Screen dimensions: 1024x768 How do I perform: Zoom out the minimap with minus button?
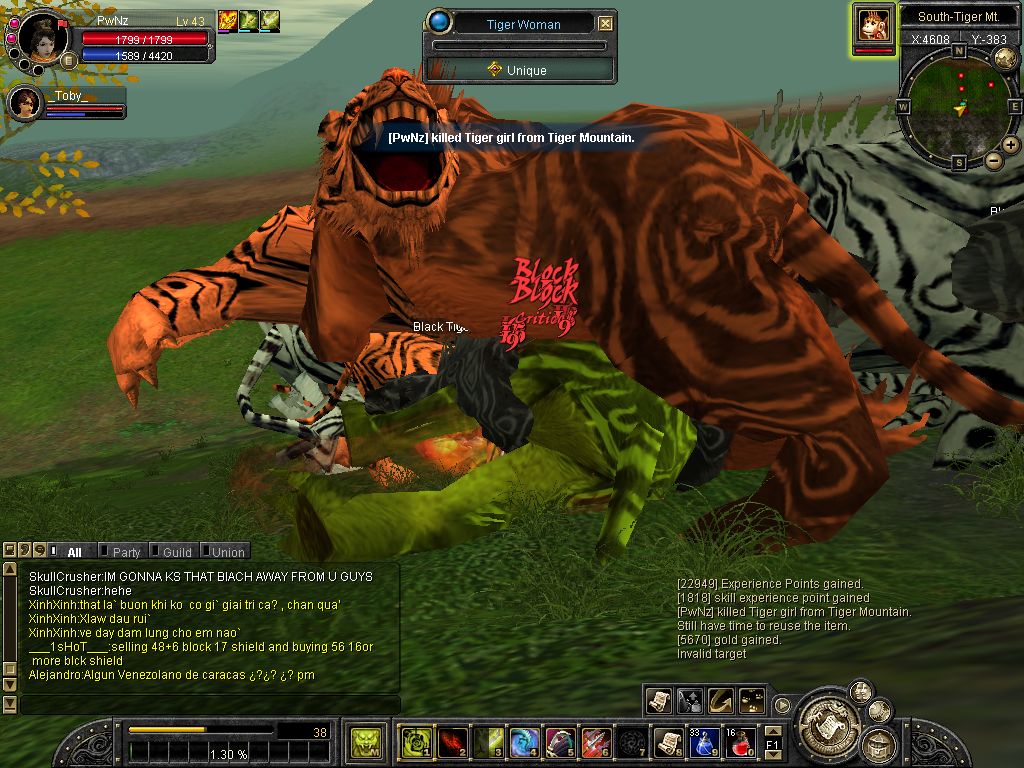(994, 160)
